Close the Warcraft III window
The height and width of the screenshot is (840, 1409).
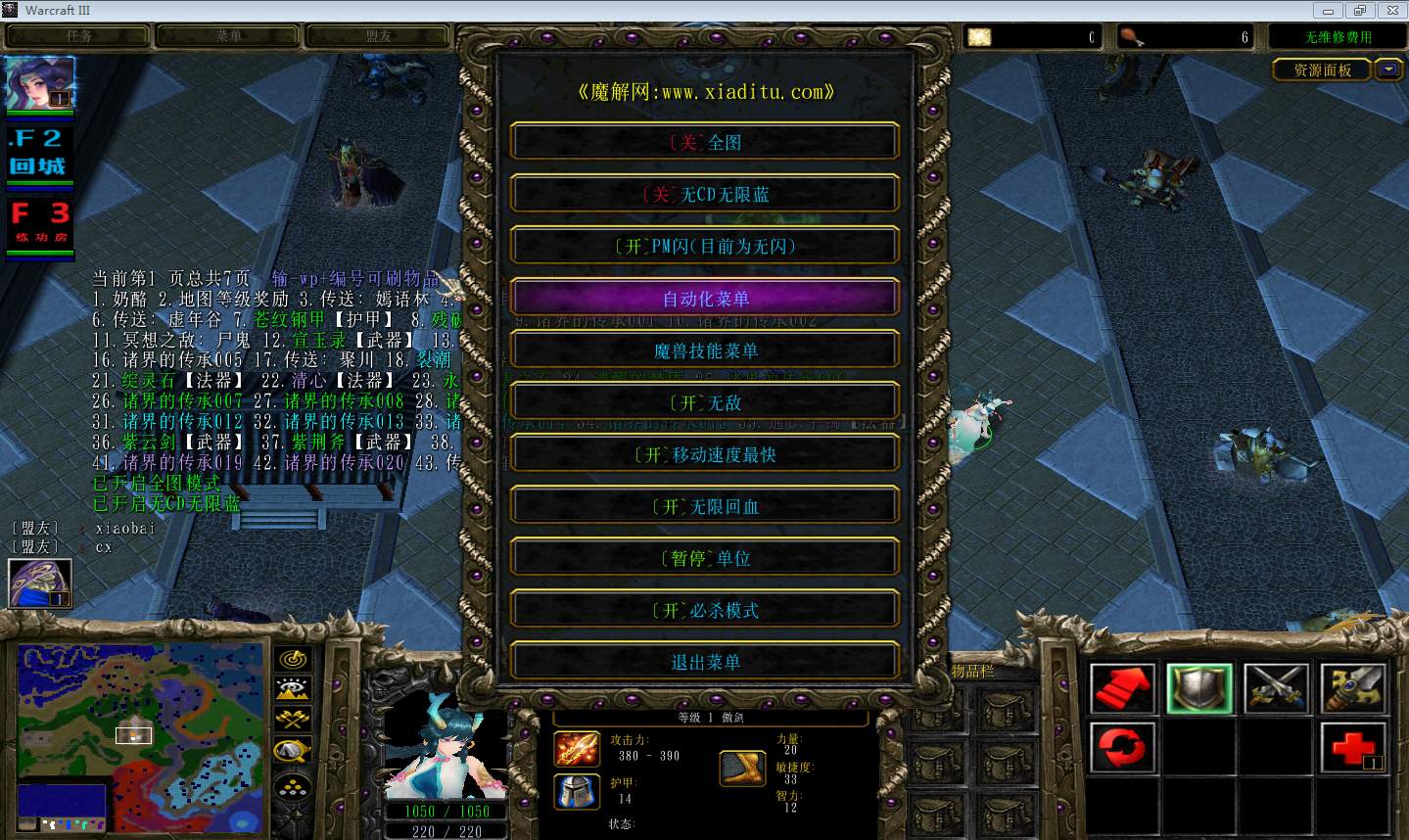tap(1390, 11)
